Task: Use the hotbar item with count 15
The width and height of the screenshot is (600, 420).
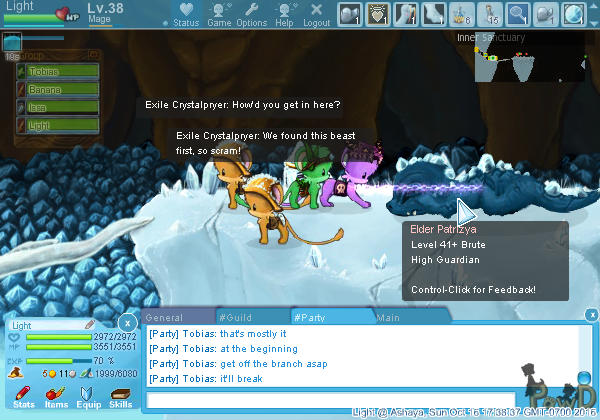Action: [490, 14]
